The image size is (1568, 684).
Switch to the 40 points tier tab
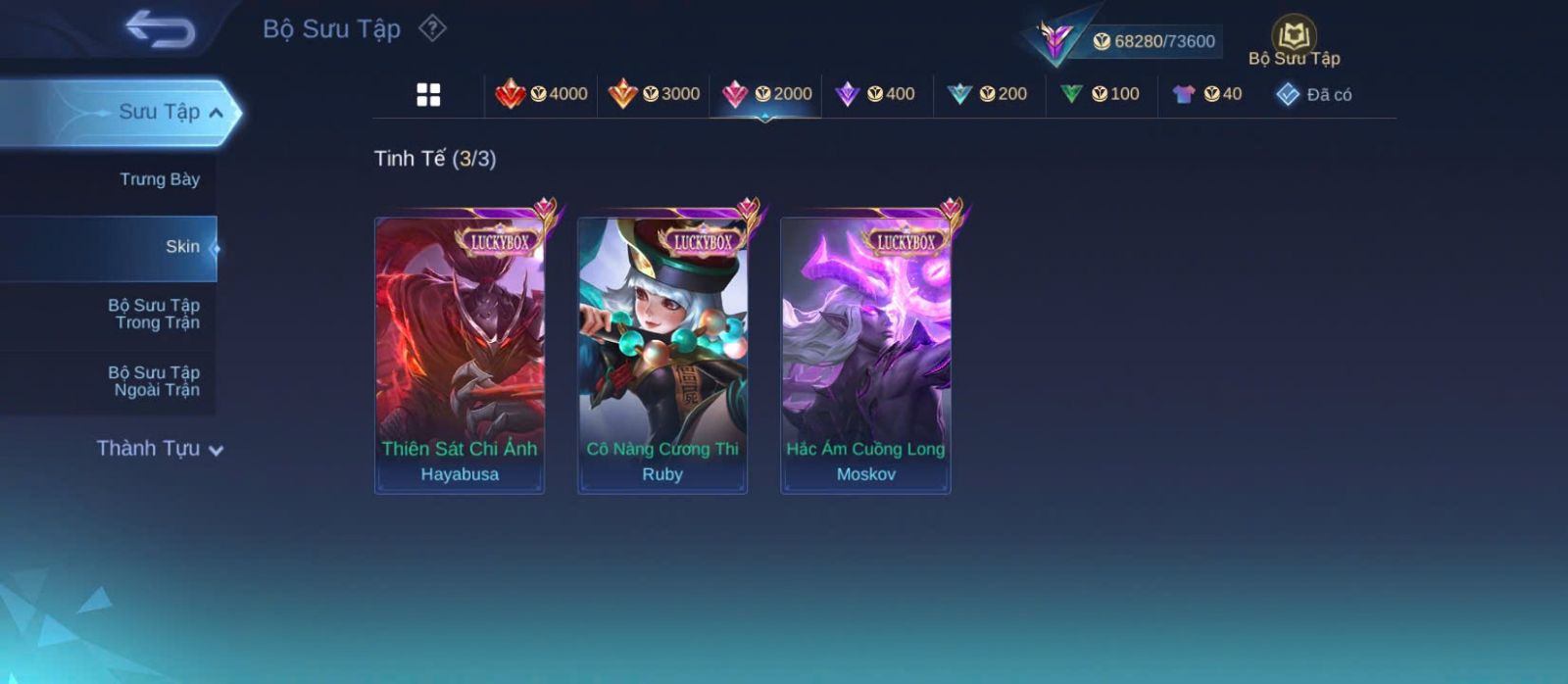(x=1207, y=94)
